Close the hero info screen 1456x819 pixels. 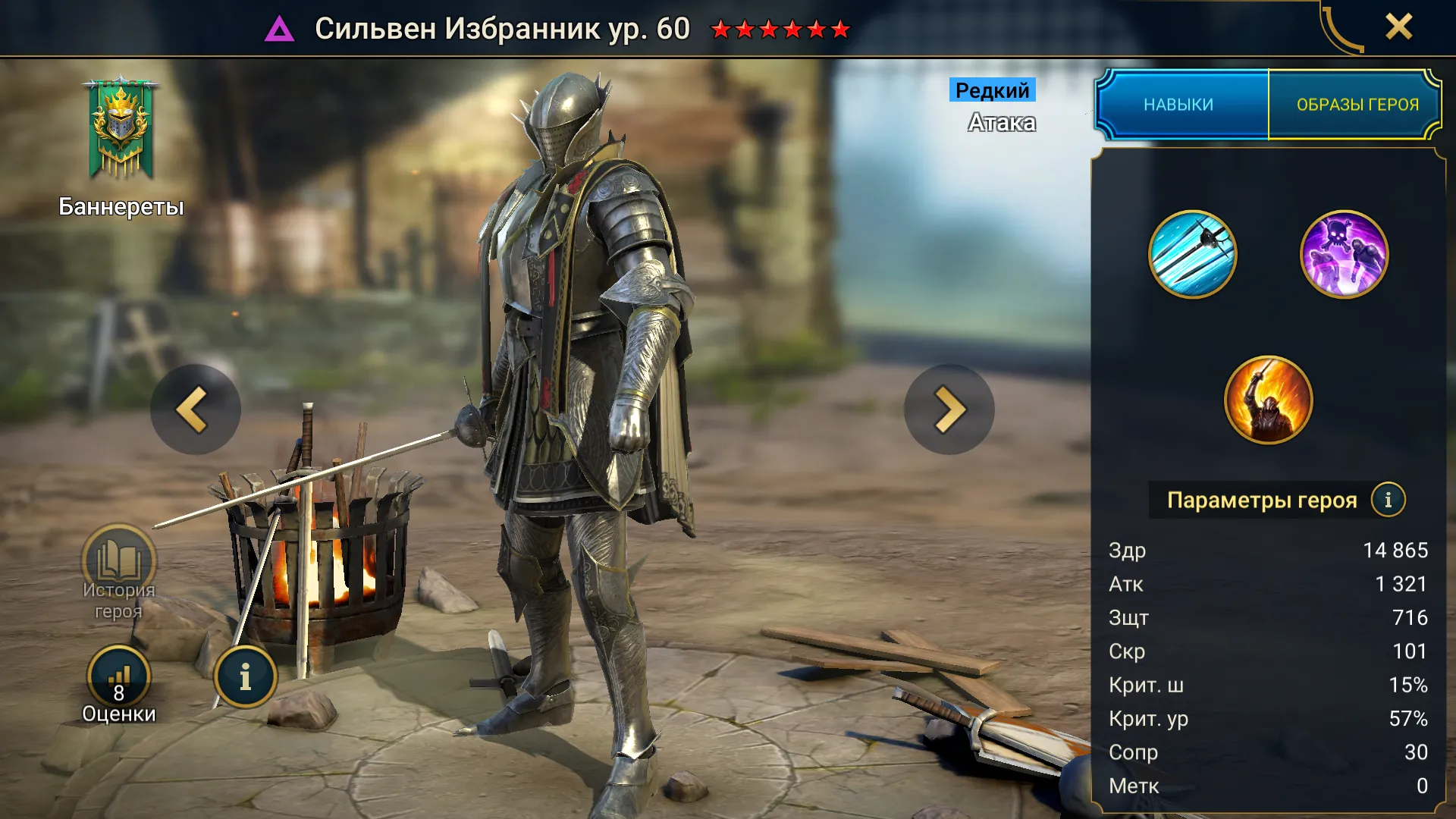click(1398, 27)
